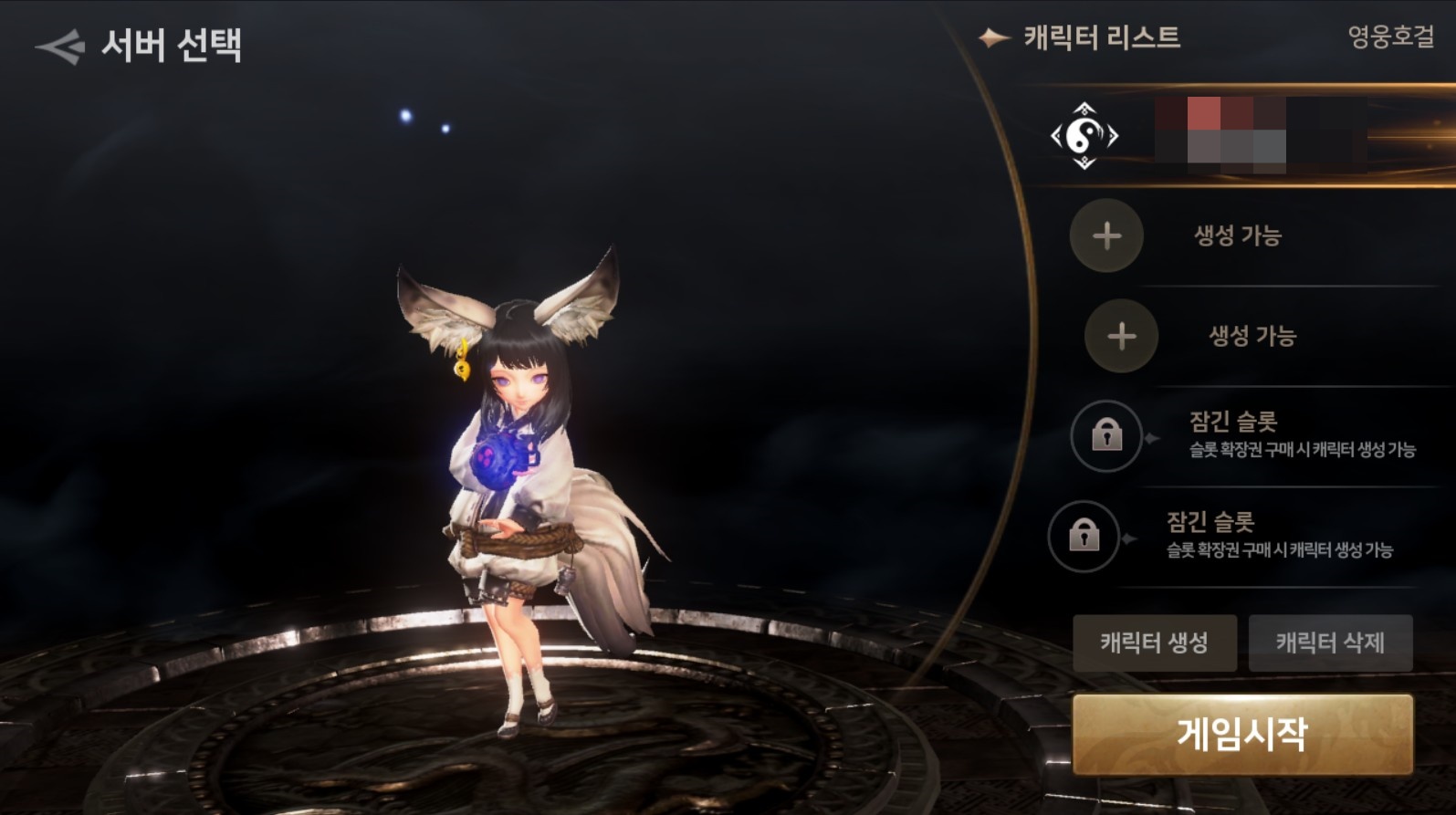Go back via the 서버 선택 arrow
This screenshot has height=815, width=1456.
tap(60, 47)
